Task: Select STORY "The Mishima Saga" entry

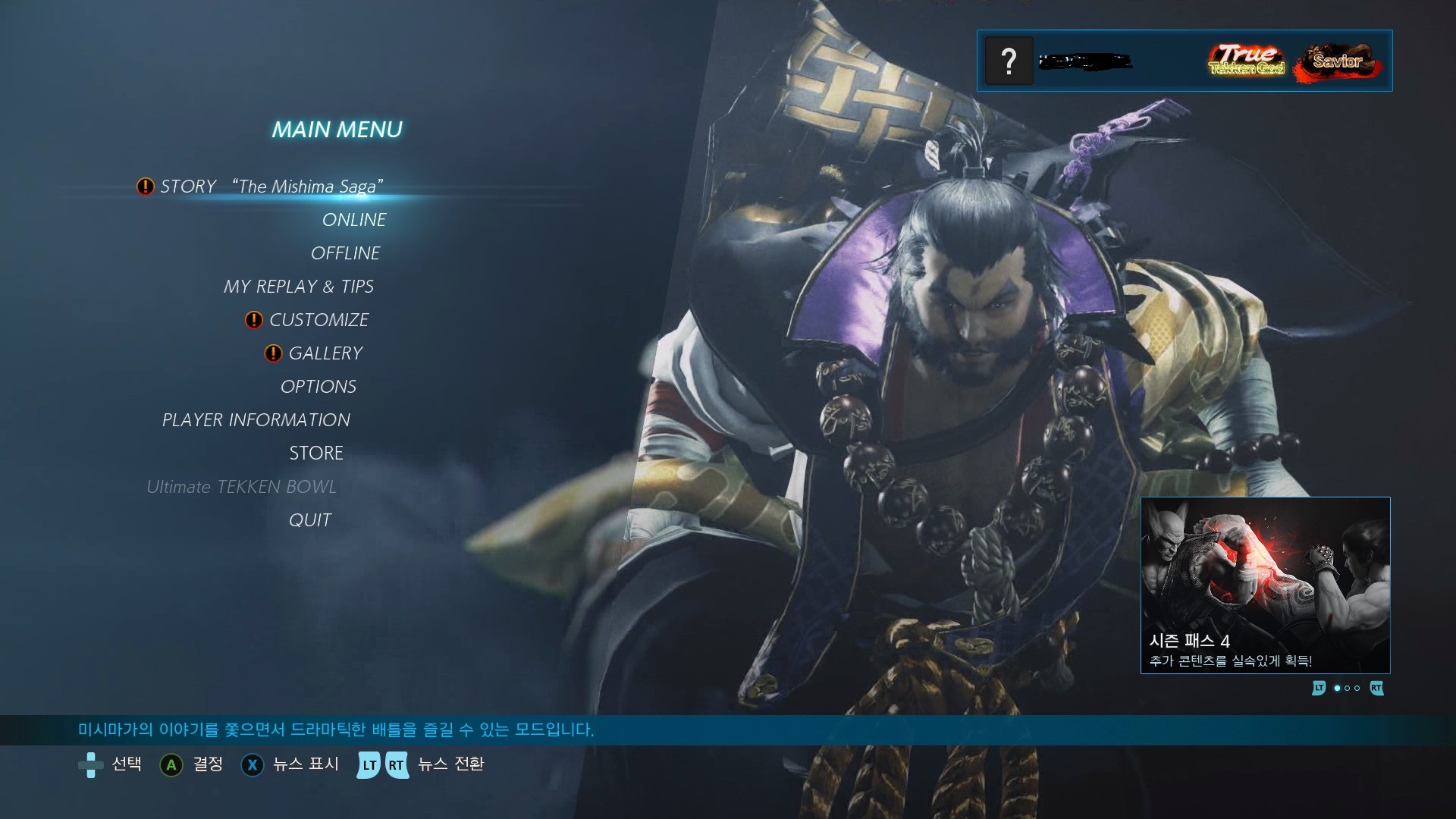Action: pyautogui.click(x=271, y=187)
